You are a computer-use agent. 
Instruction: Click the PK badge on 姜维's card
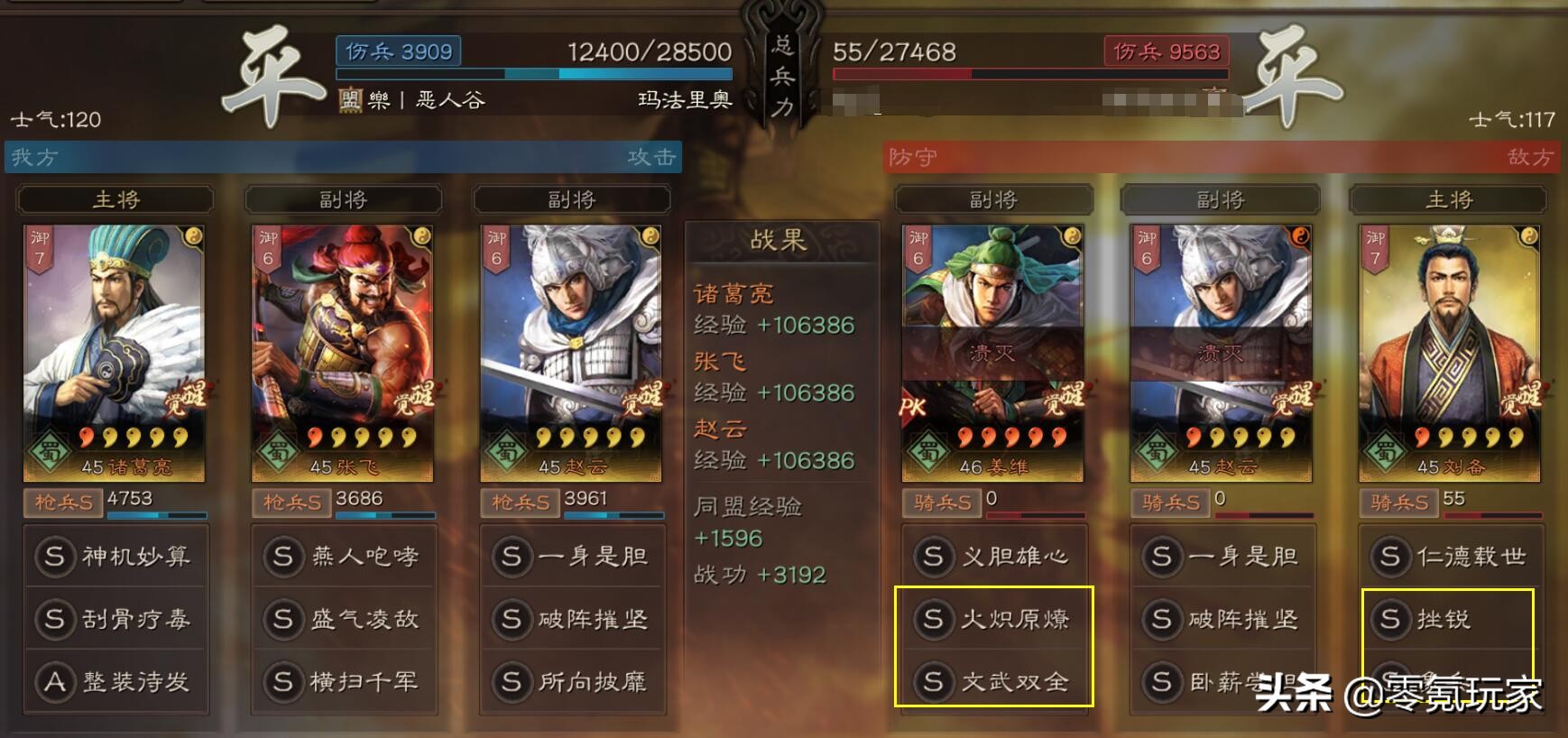(914, 408)
